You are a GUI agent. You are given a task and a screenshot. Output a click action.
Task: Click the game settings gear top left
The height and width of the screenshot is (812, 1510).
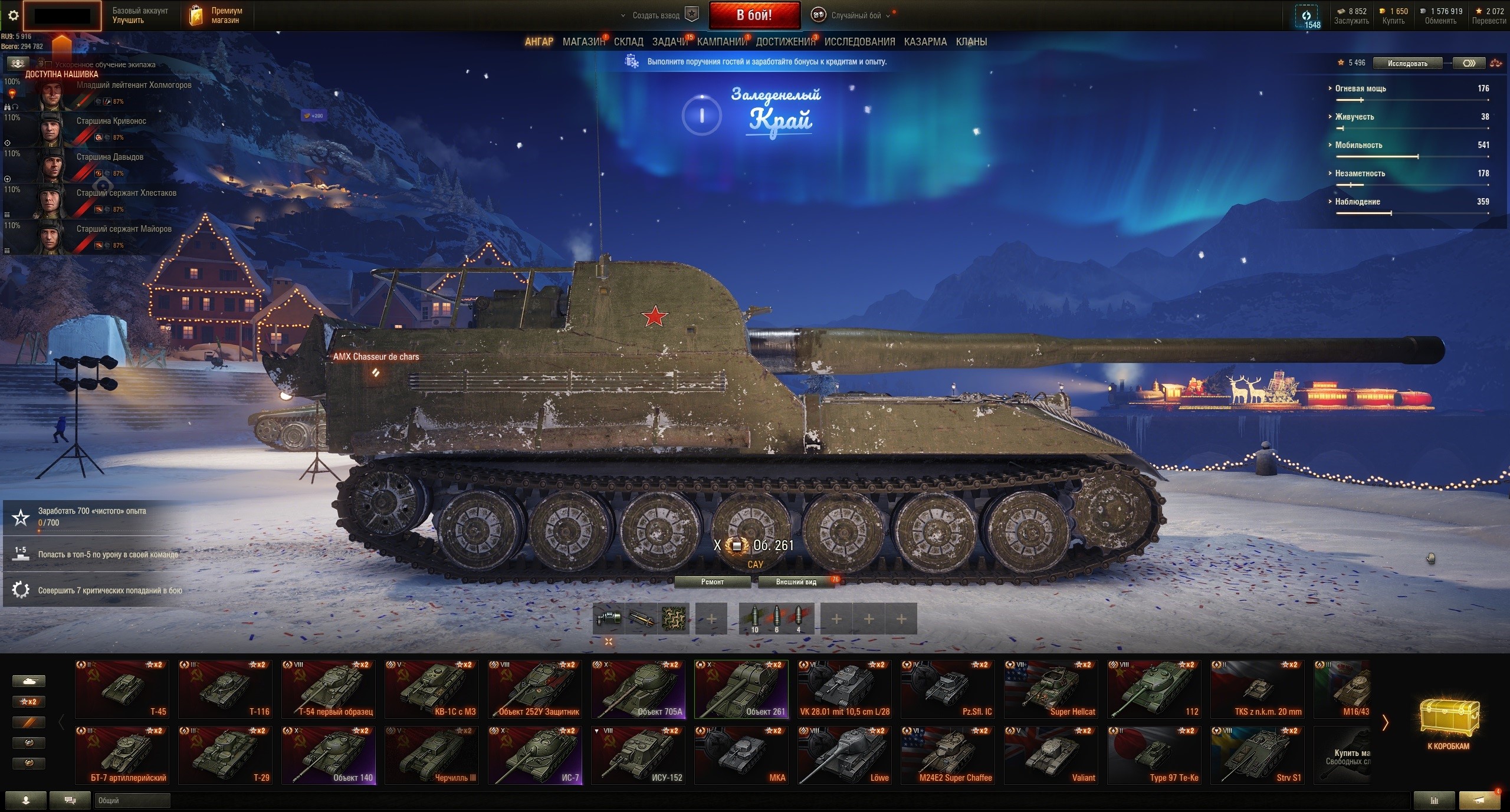tap(13, 15)
